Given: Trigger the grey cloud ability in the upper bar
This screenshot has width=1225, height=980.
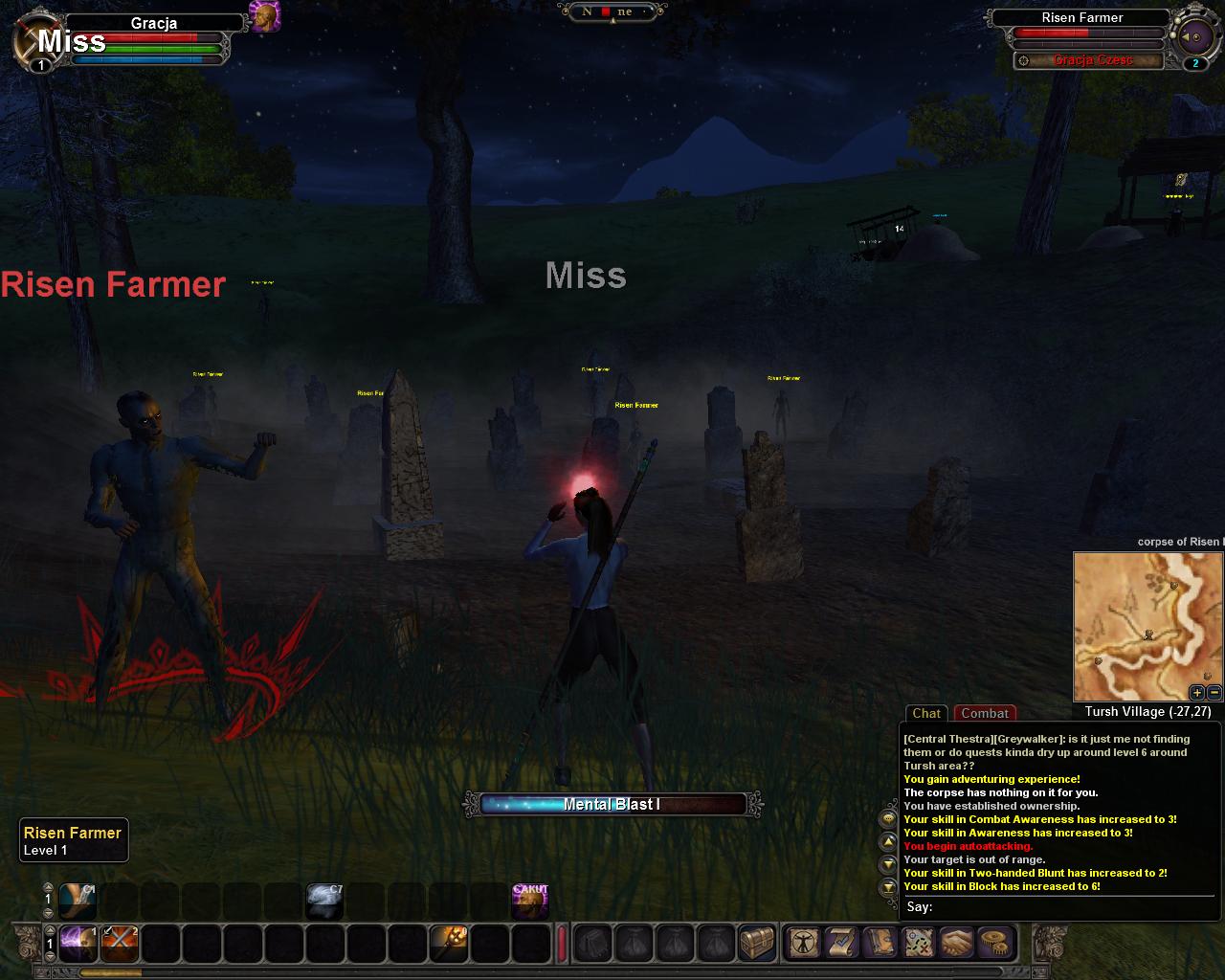Looking at the screenshot, I should pyautogui.click(x=324, y=902).
